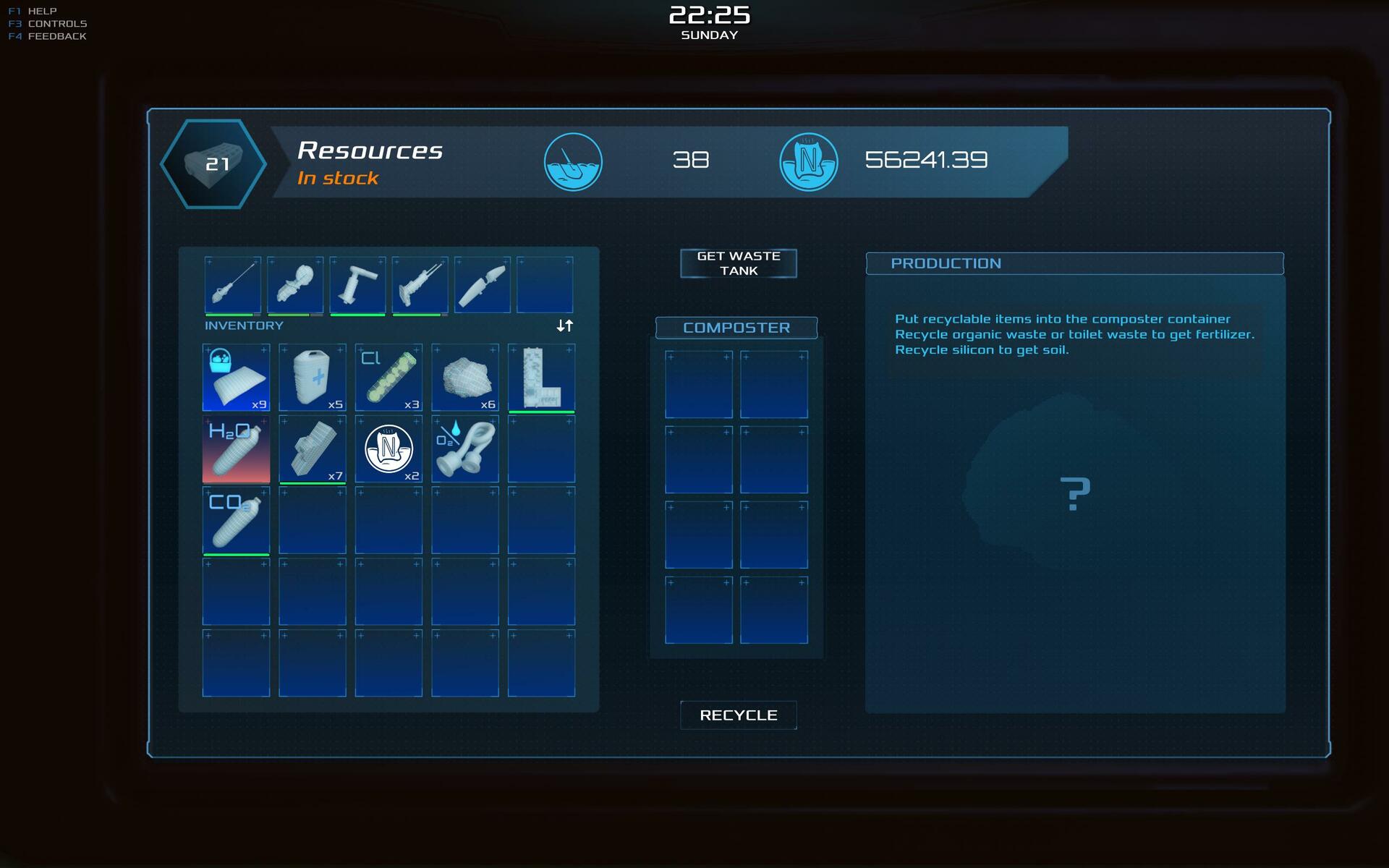Select the knife tool slot
This screenshot has height=868, width=1389.
click(482, 285)
